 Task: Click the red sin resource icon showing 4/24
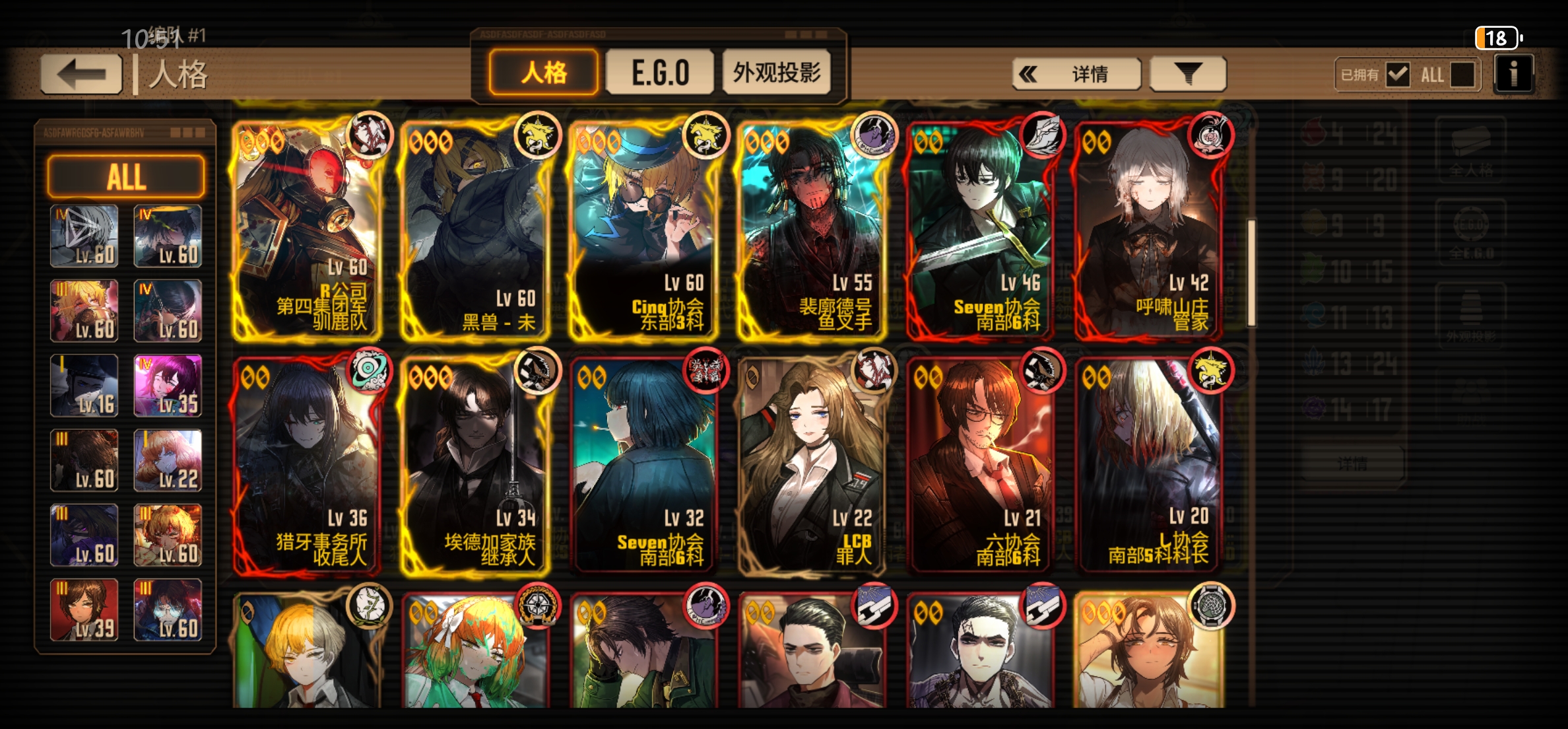(x=1313, y=131)
